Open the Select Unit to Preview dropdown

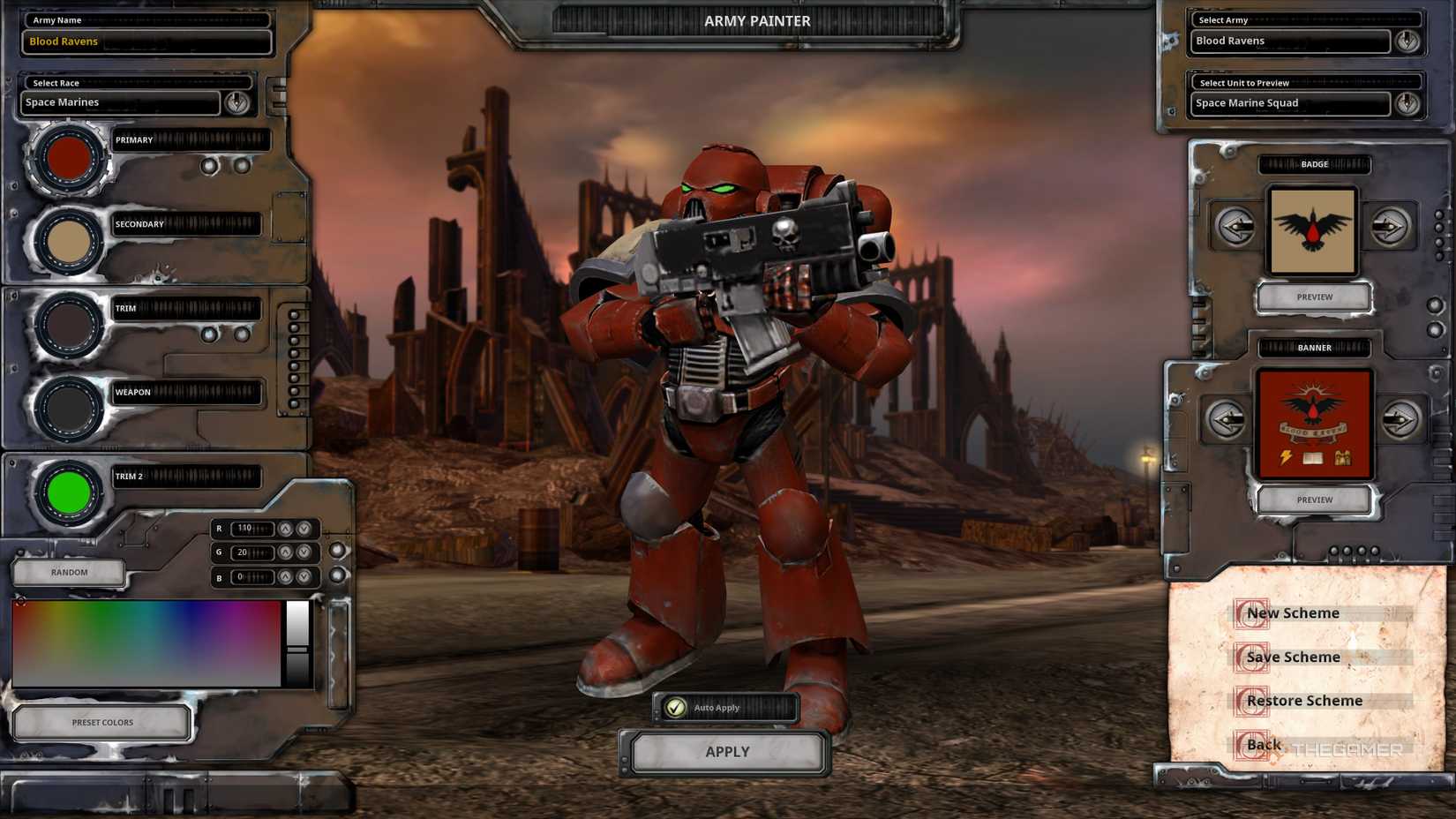pyautogui.click(x=1407, y=102)
